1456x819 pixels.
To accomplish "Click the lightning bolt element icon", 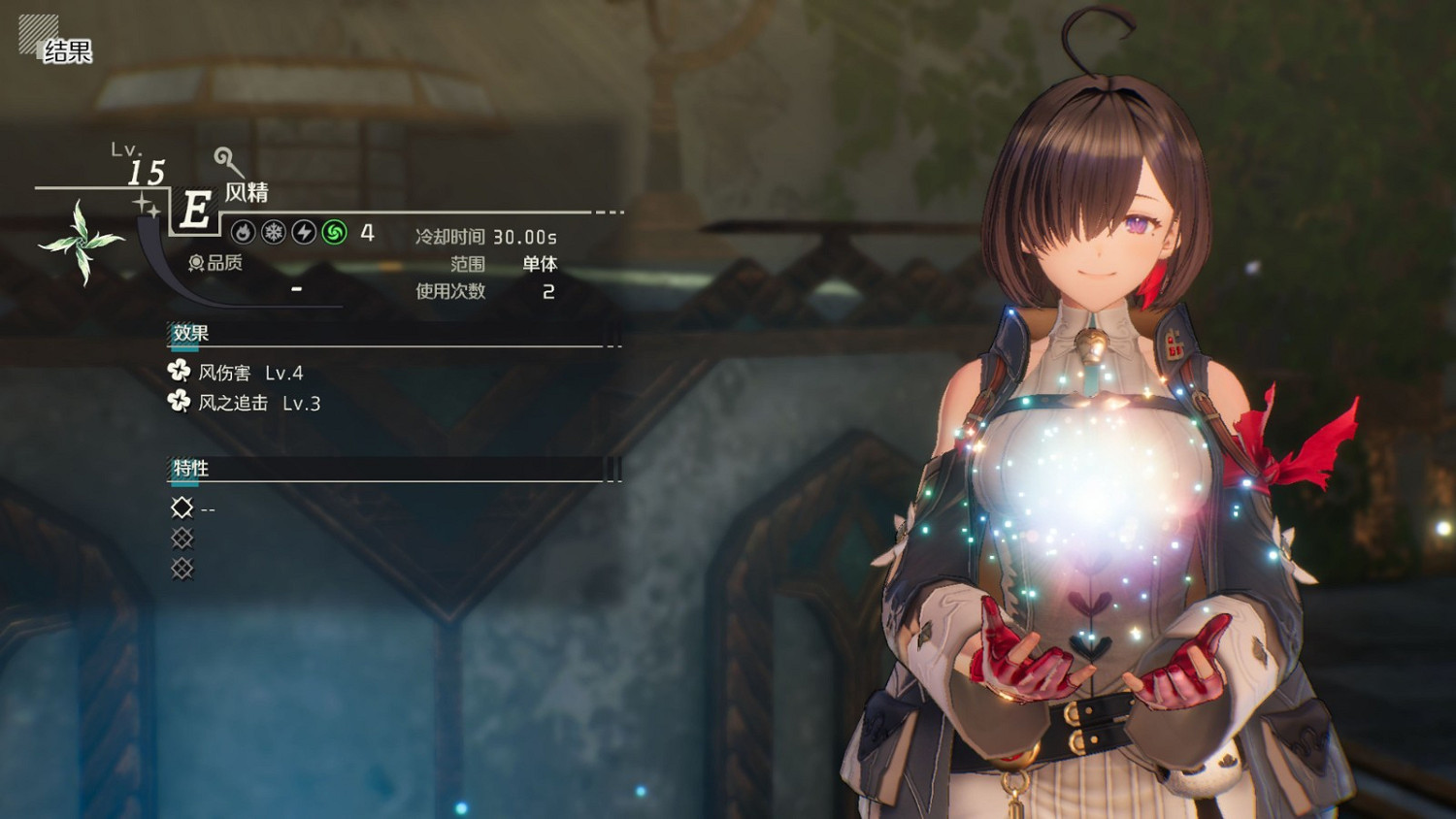I will click(x=304, y=232).
